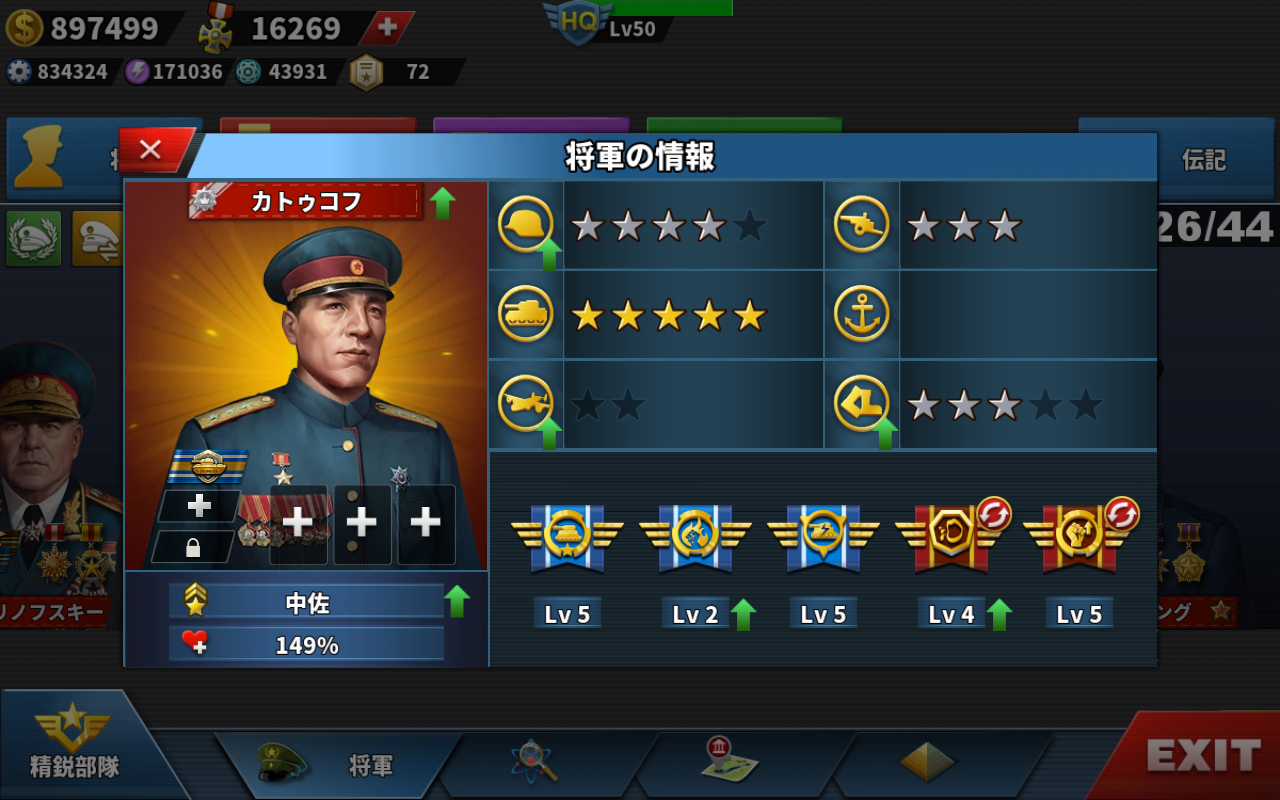The image size is (1280, 800).
Task: Upgrade the 中佐 rank with green arrow
Action: coord(457,601)
